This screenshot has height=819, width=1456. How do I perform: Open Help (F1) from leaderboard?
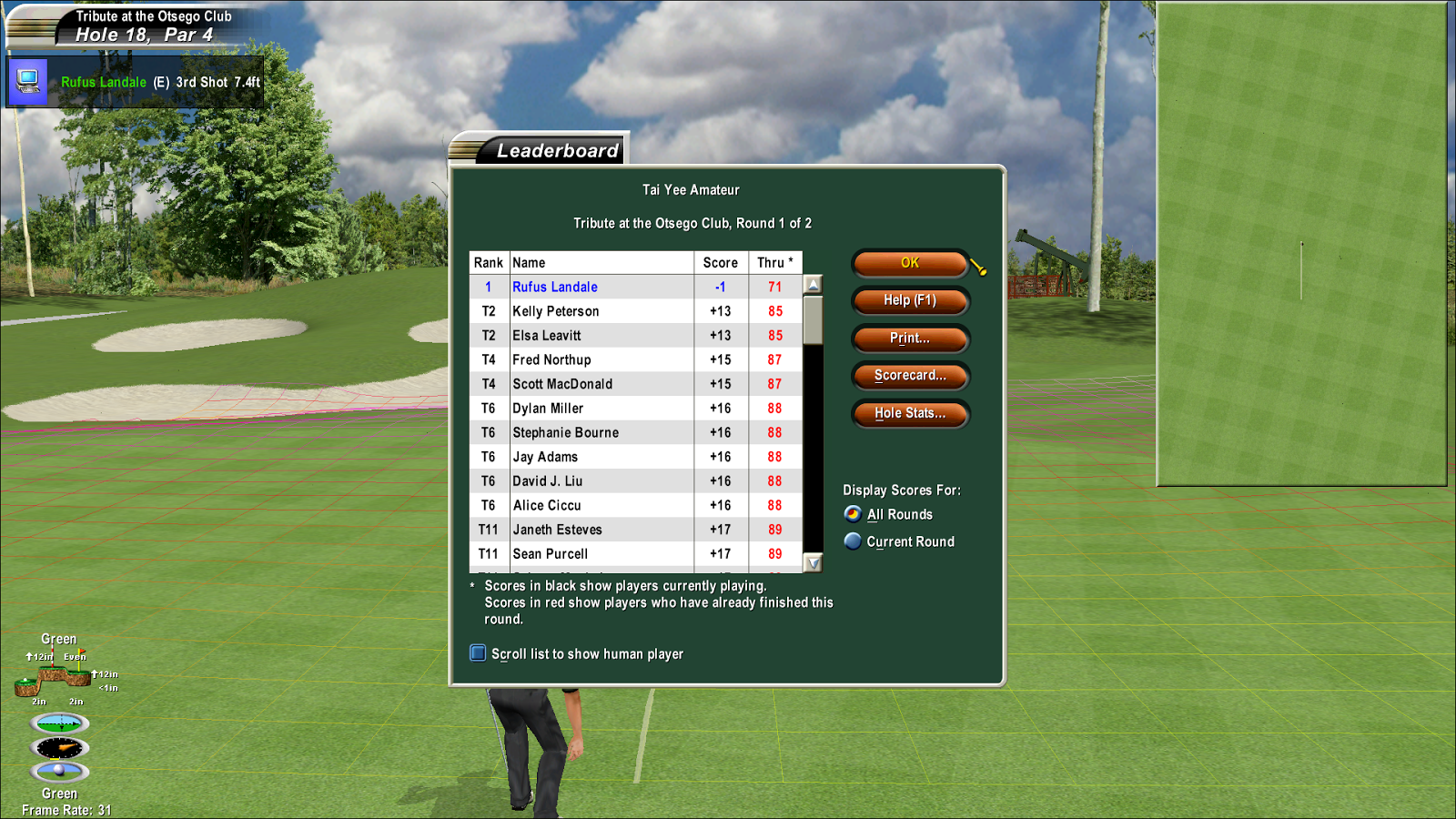click(909, 300)
